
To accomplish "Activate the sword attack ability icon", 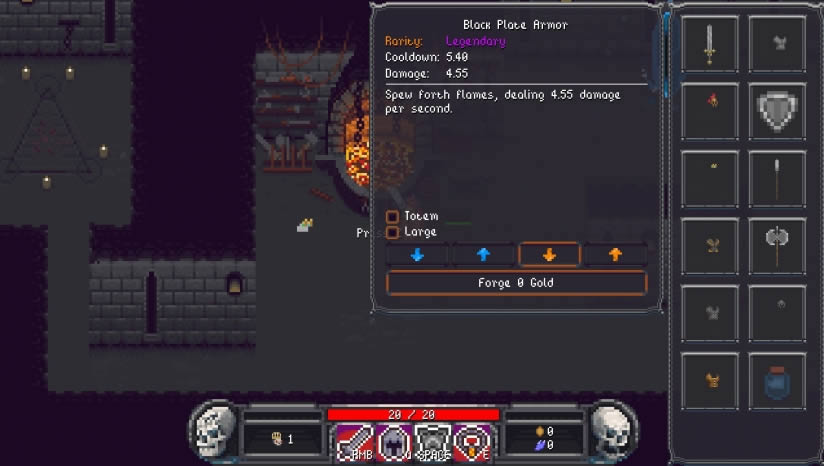I will 352,443.
